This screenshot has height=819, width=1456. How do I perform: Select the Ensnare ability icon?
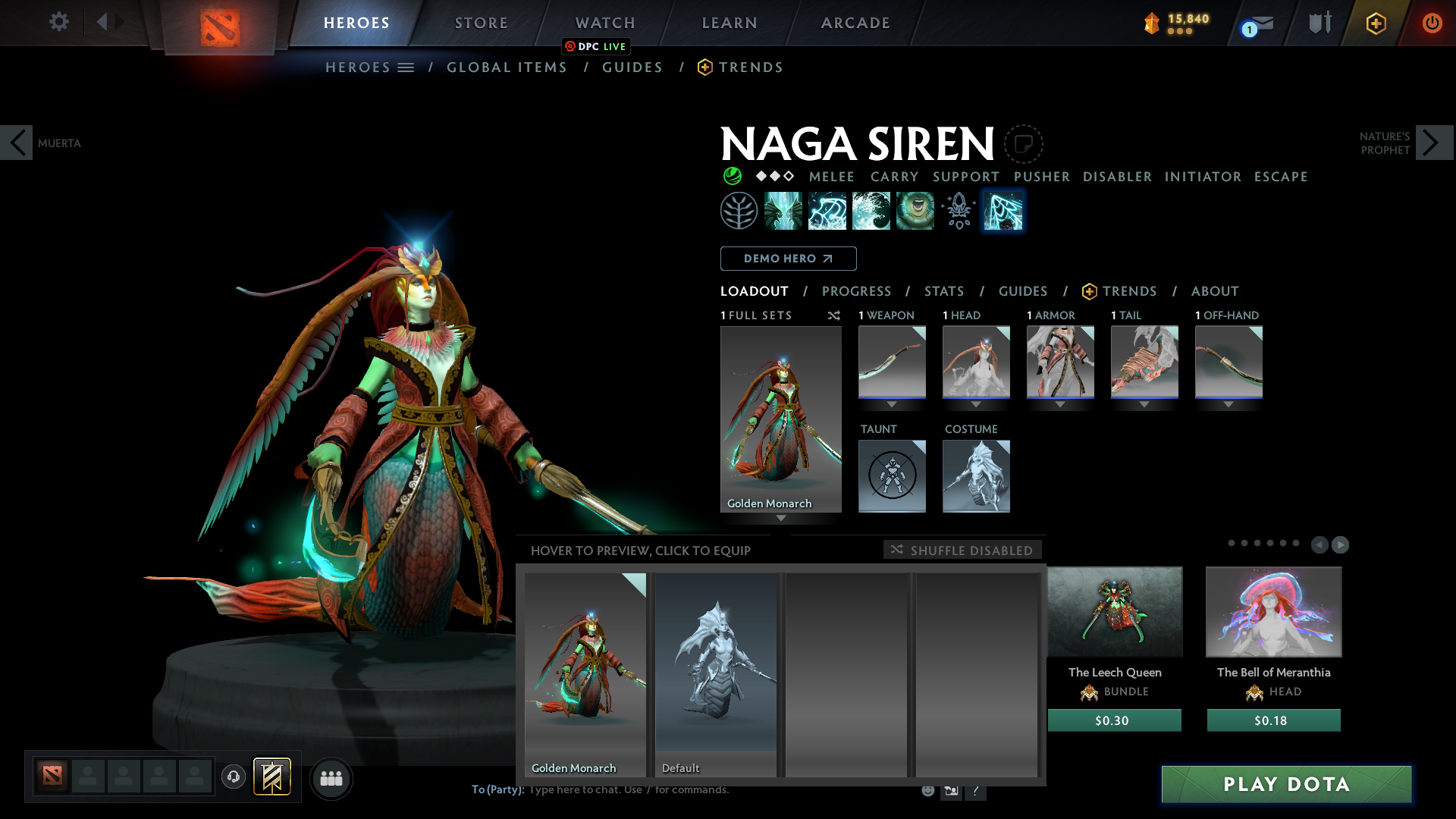pyautogui.click(x=828, y=210)
